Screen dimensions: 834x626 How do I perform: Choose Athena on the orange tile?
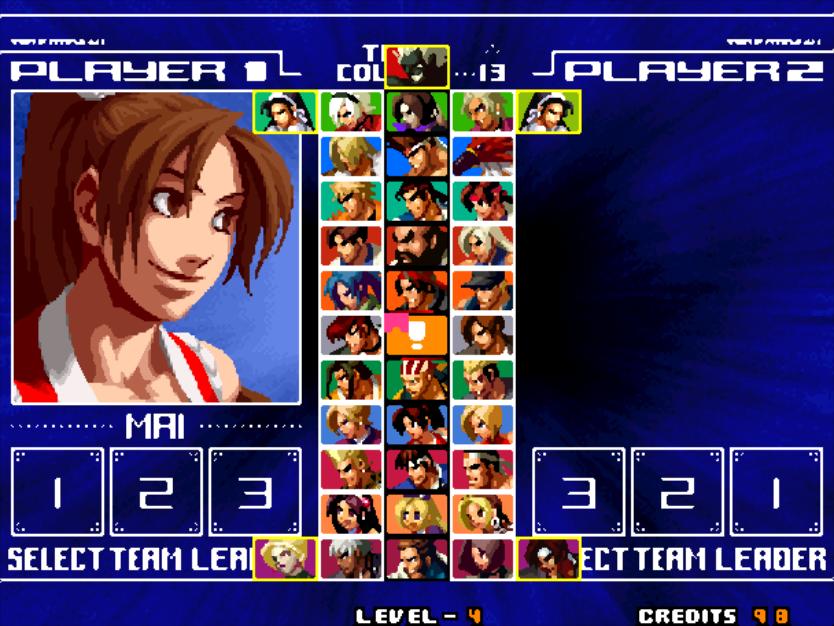351,513
